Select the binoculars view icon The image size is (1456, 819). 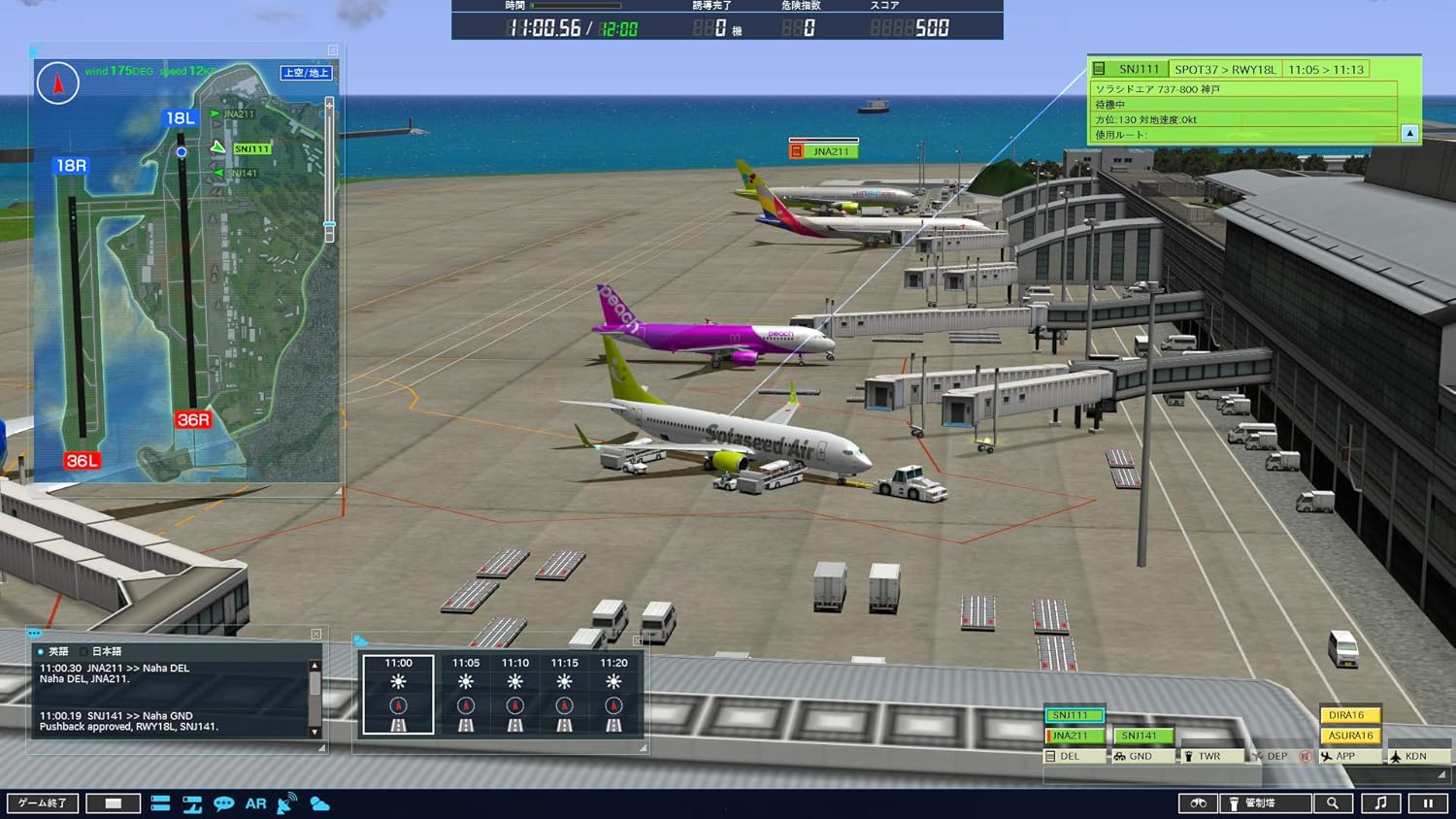(x=1200, y=803)
